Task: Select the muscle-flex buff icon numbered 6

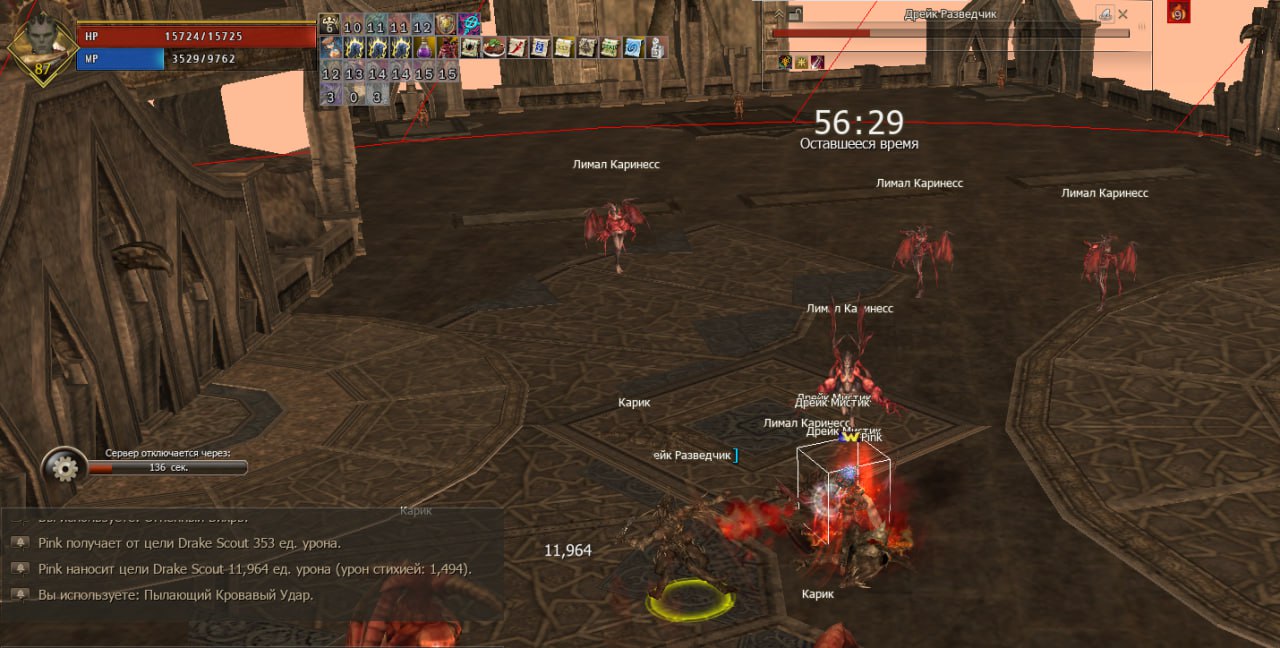Action: point(330,24)
